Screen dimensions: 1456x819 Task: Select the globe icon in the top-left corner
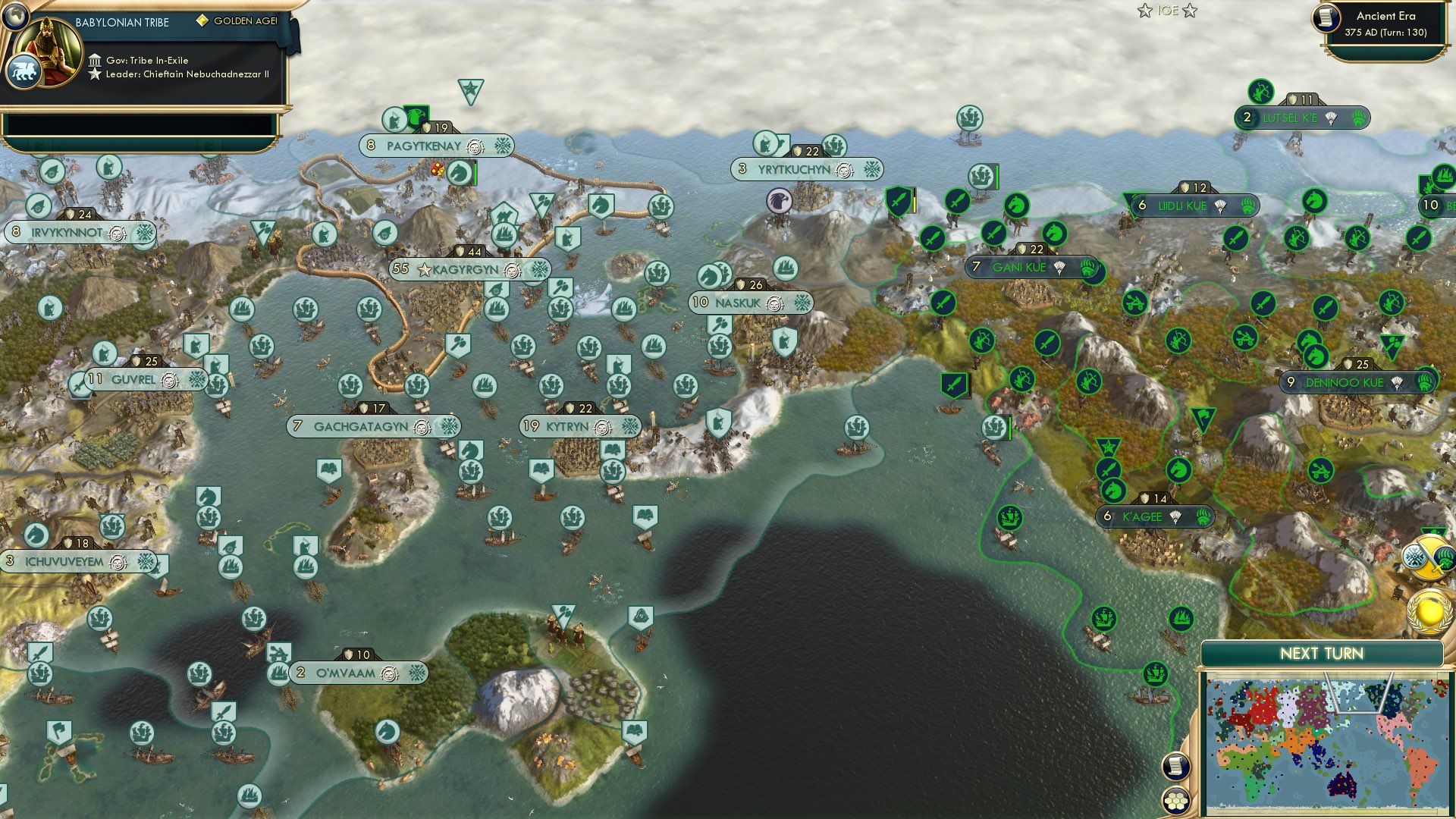point(16,16)
